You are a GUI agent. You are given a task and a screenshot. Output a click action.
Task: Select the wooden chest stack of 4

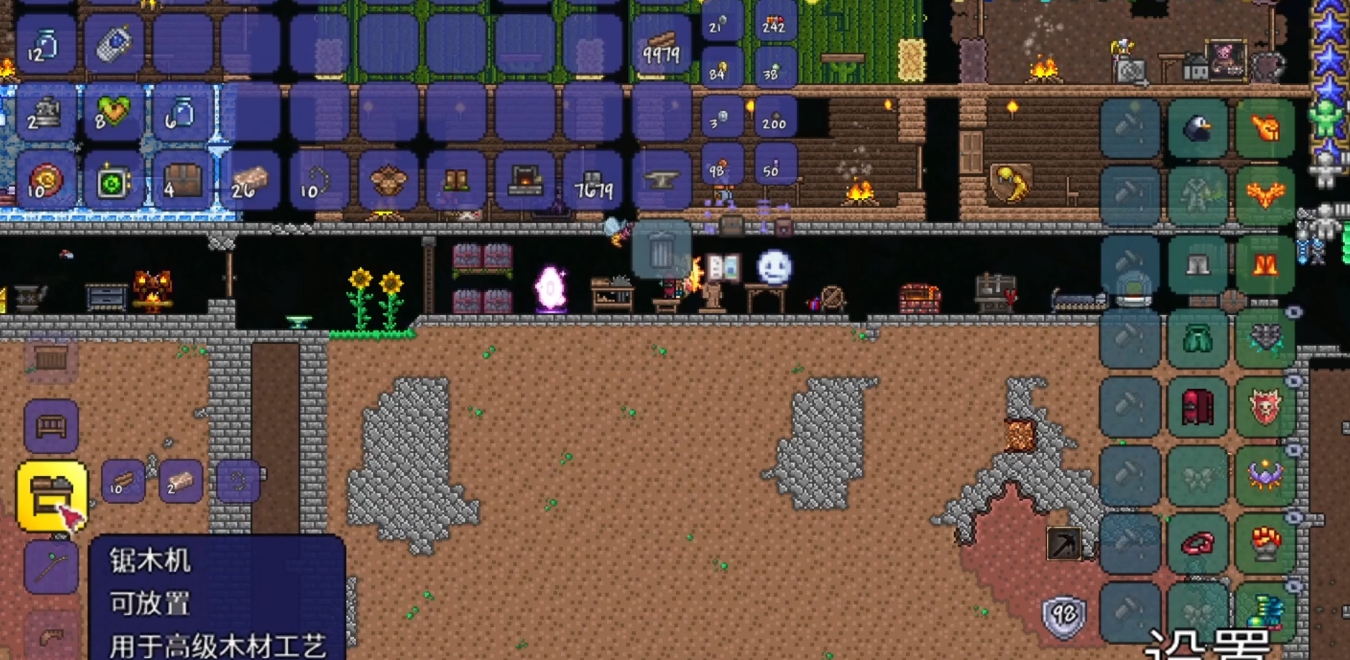(182, 181)
